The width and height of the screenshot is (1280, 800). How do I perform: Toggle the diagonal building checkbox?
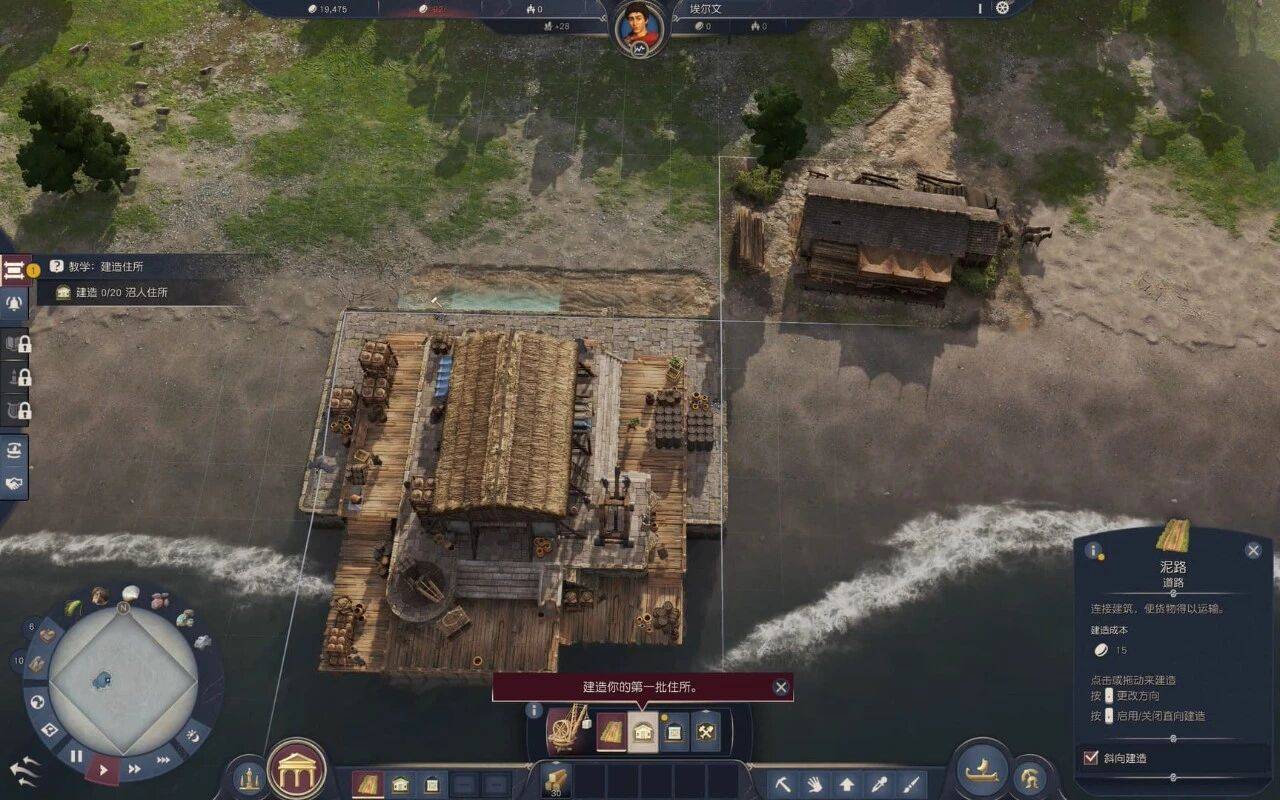pos(1091,758)
